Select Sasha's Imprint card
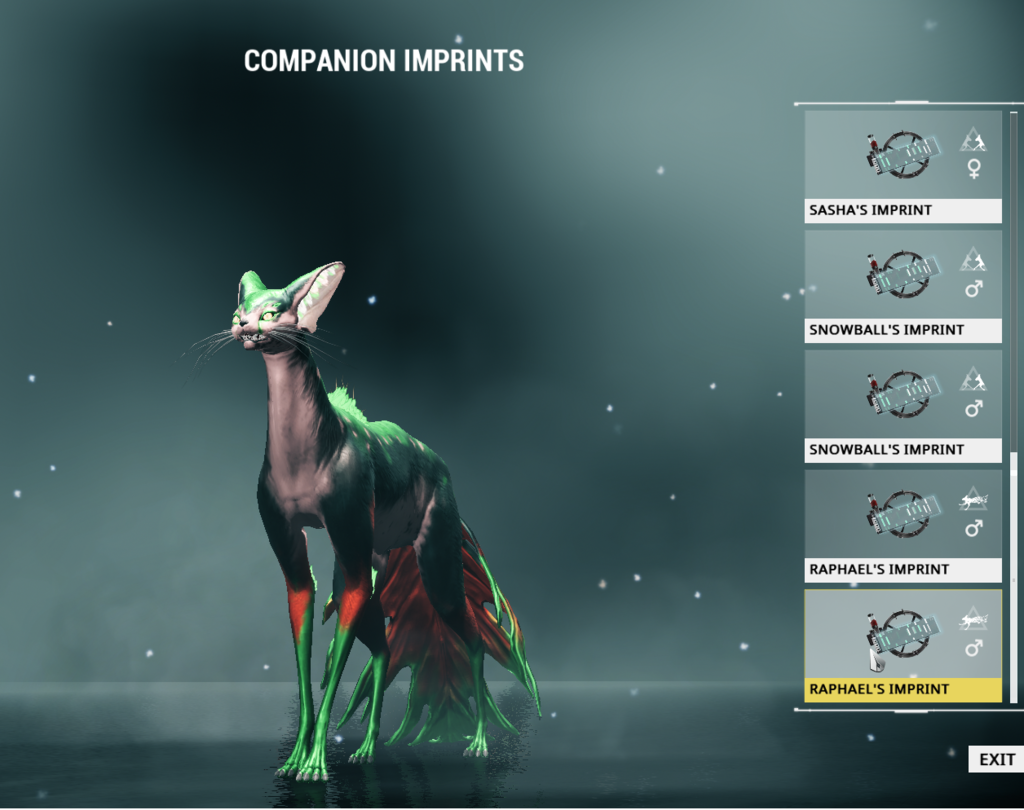The image size is (1024, 810). coord(903,166)
